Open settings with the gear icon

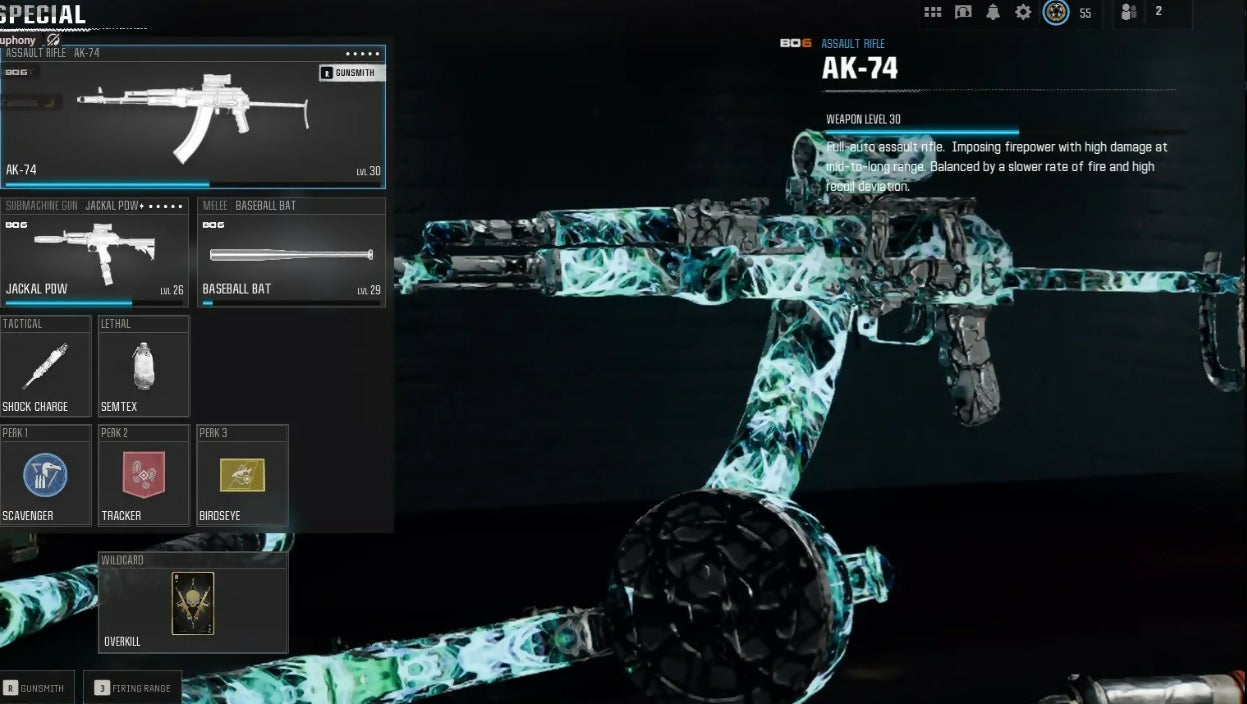pos(1023,12)
